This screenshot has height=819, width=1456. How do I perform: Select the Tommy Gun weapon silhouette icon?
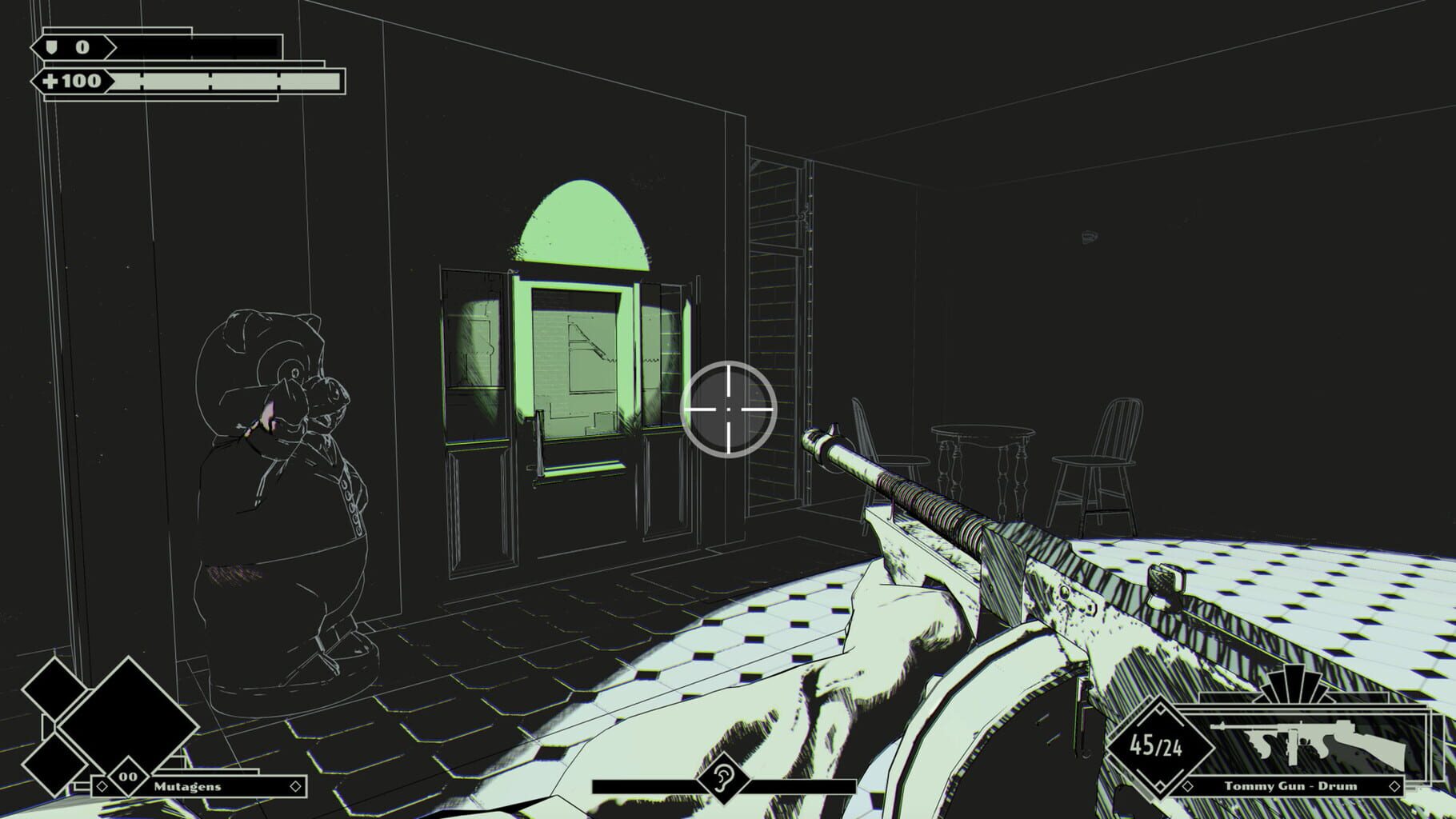(x=1306, y=740)
